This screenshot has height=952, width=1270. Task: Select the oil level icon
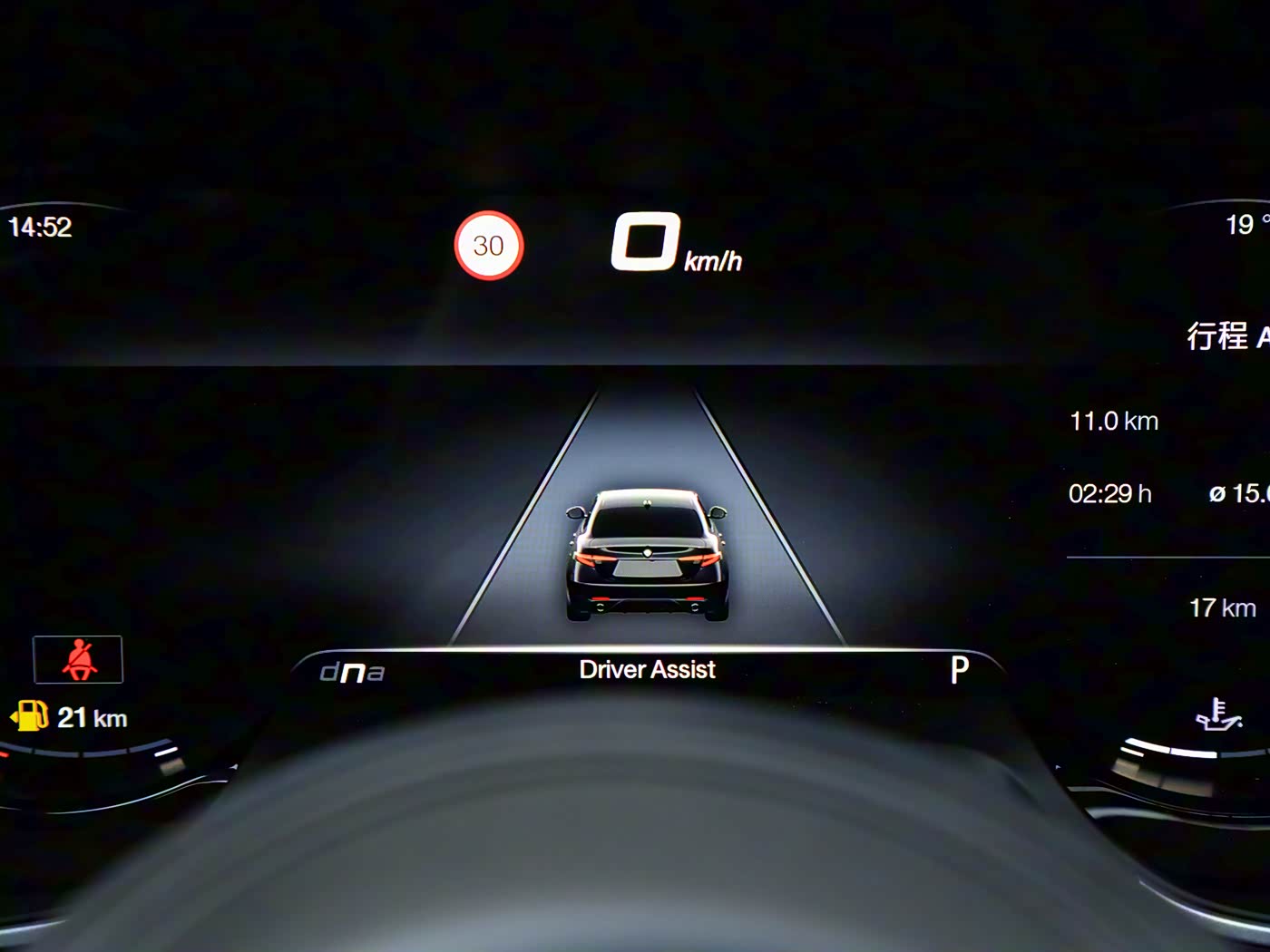[1217, 714]
